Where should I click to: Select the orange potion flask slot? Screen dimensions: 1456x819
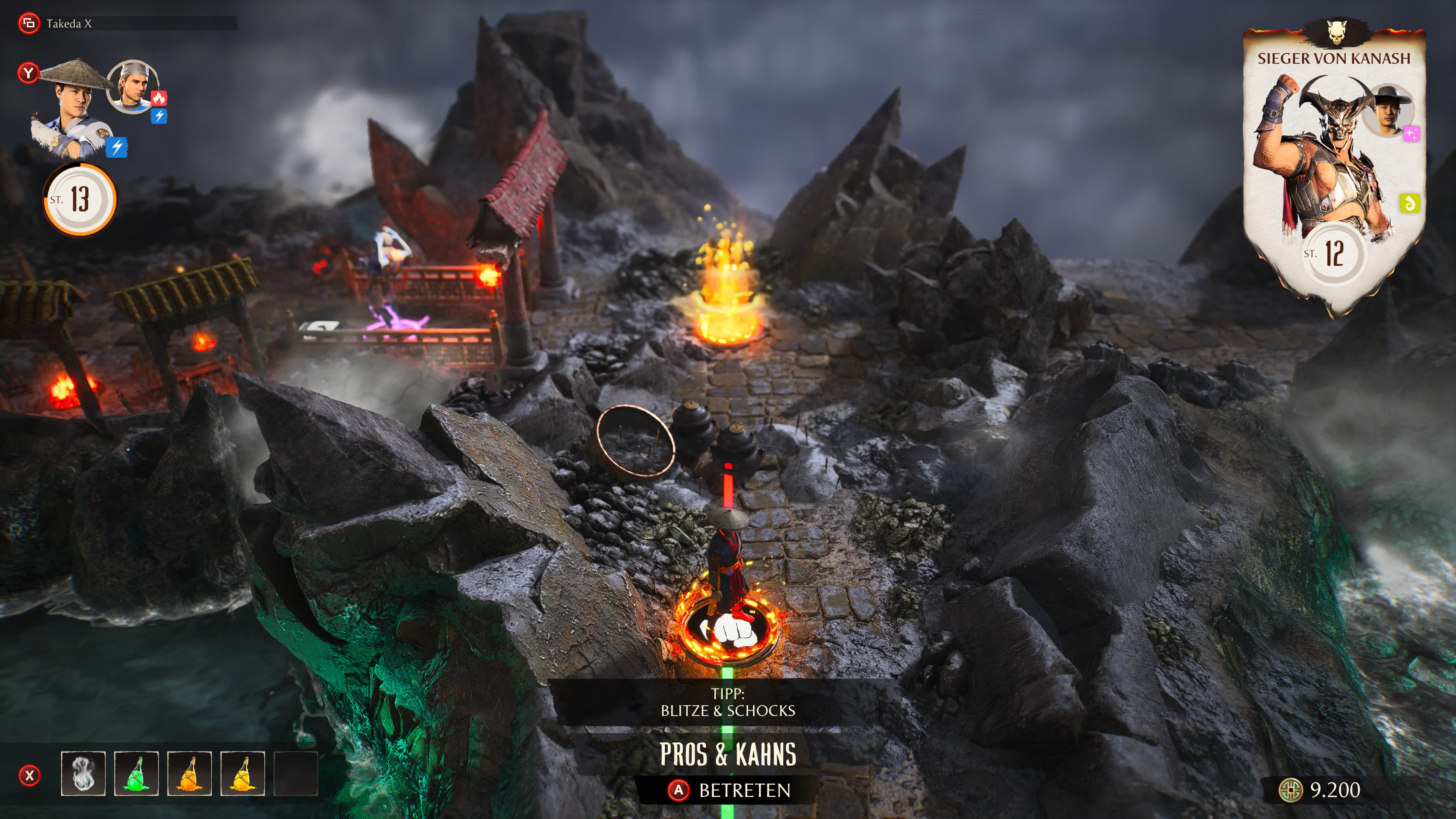(189, 773)
